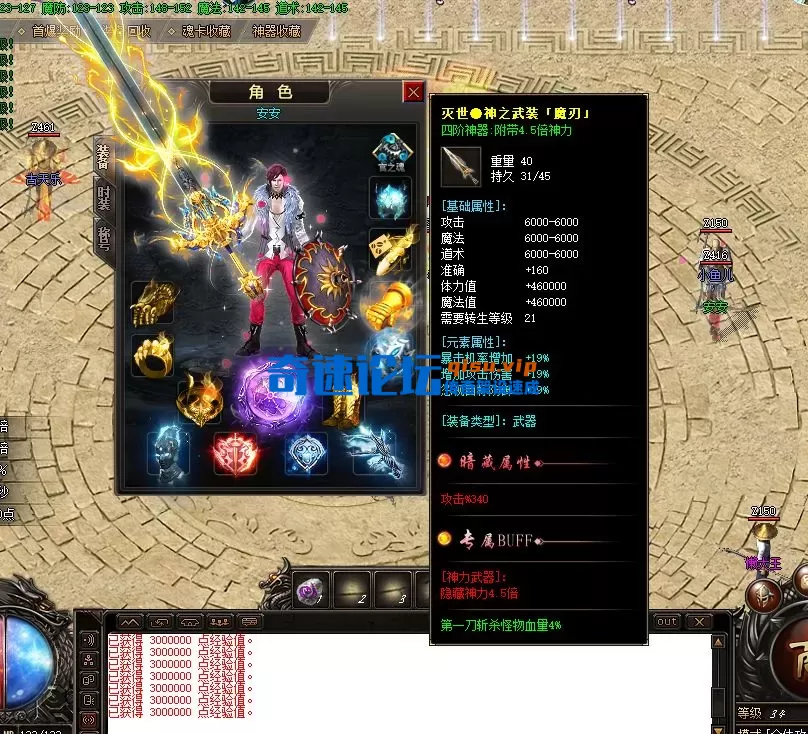Open the 时装 fashion tab

pos(103,198)
